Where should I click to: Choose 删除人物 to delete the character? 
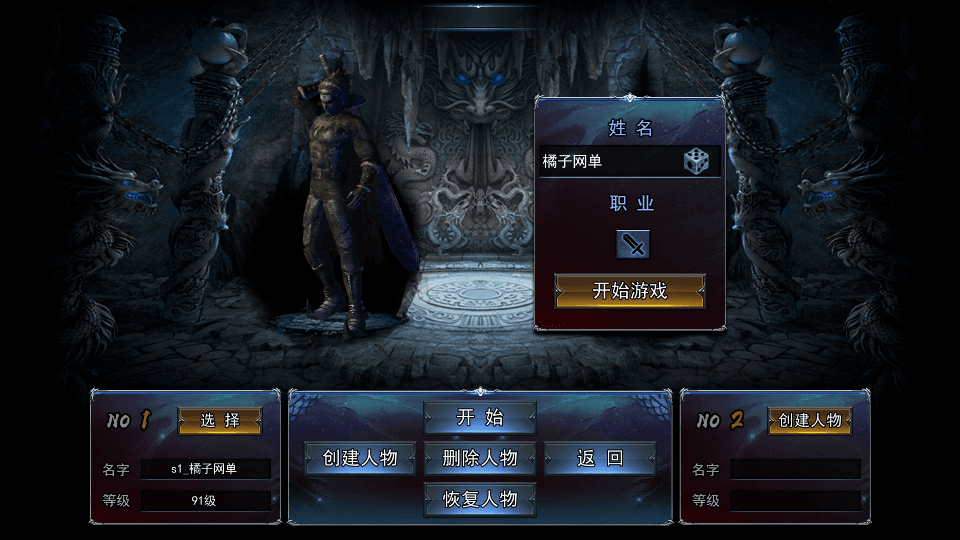[x=480, y=458]
